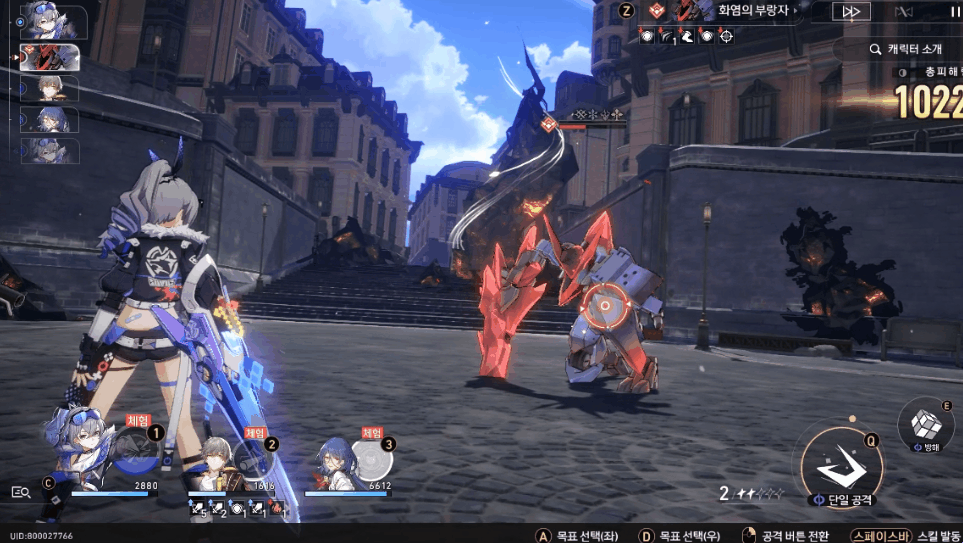Pause the battle

[x=954, y=12]
